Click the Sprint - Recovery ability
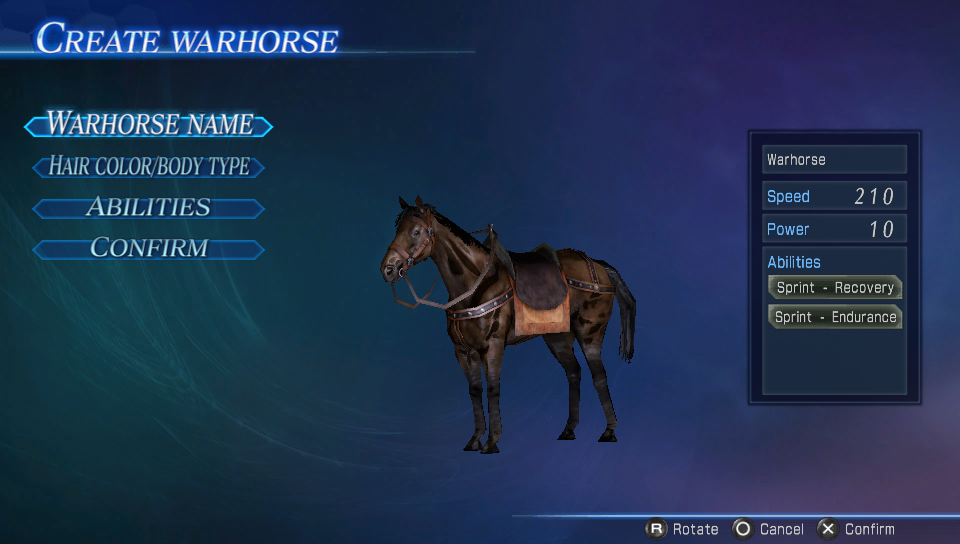This screenshot has height=544, width=960. [834, 287]
